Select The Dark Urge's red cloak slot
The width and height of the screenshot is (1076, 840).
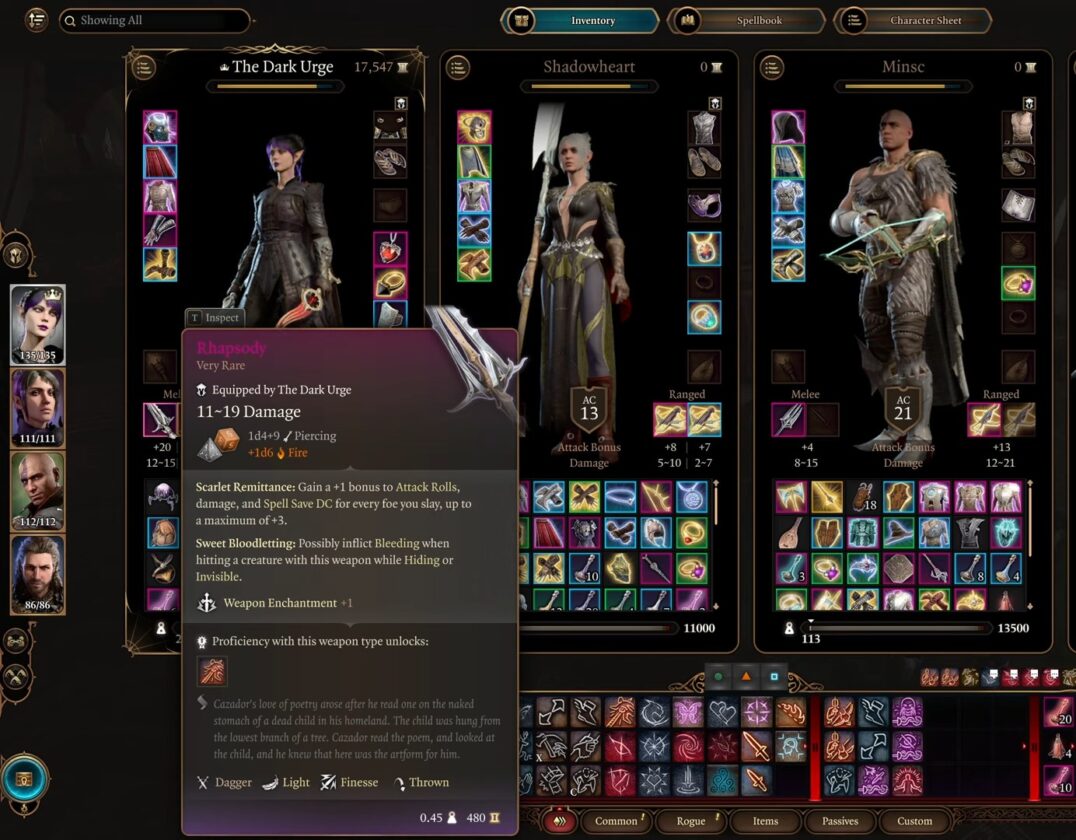[x=160, y=161]
